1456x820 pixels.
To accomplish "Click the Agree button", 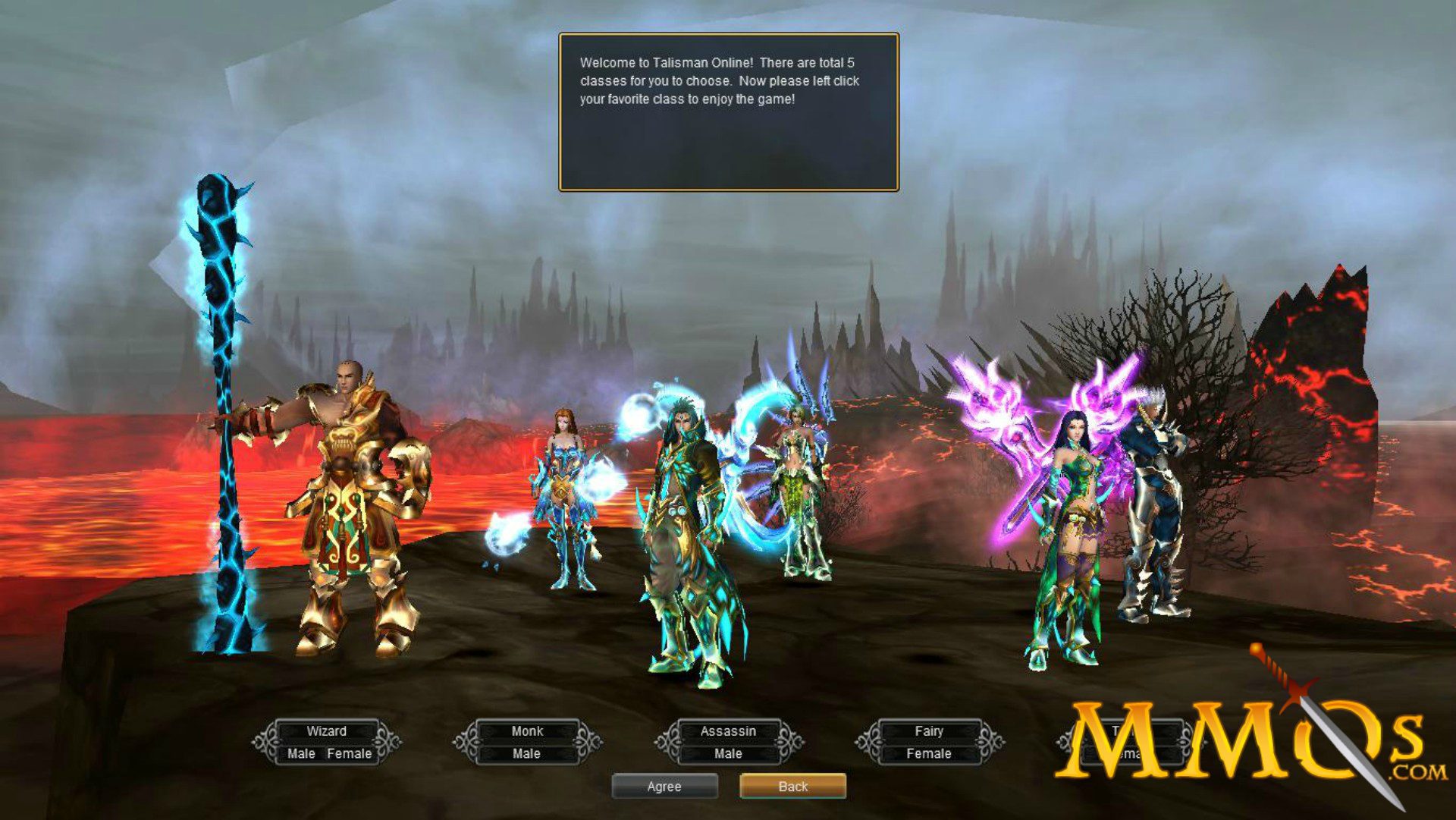I will tap(665, 786).
